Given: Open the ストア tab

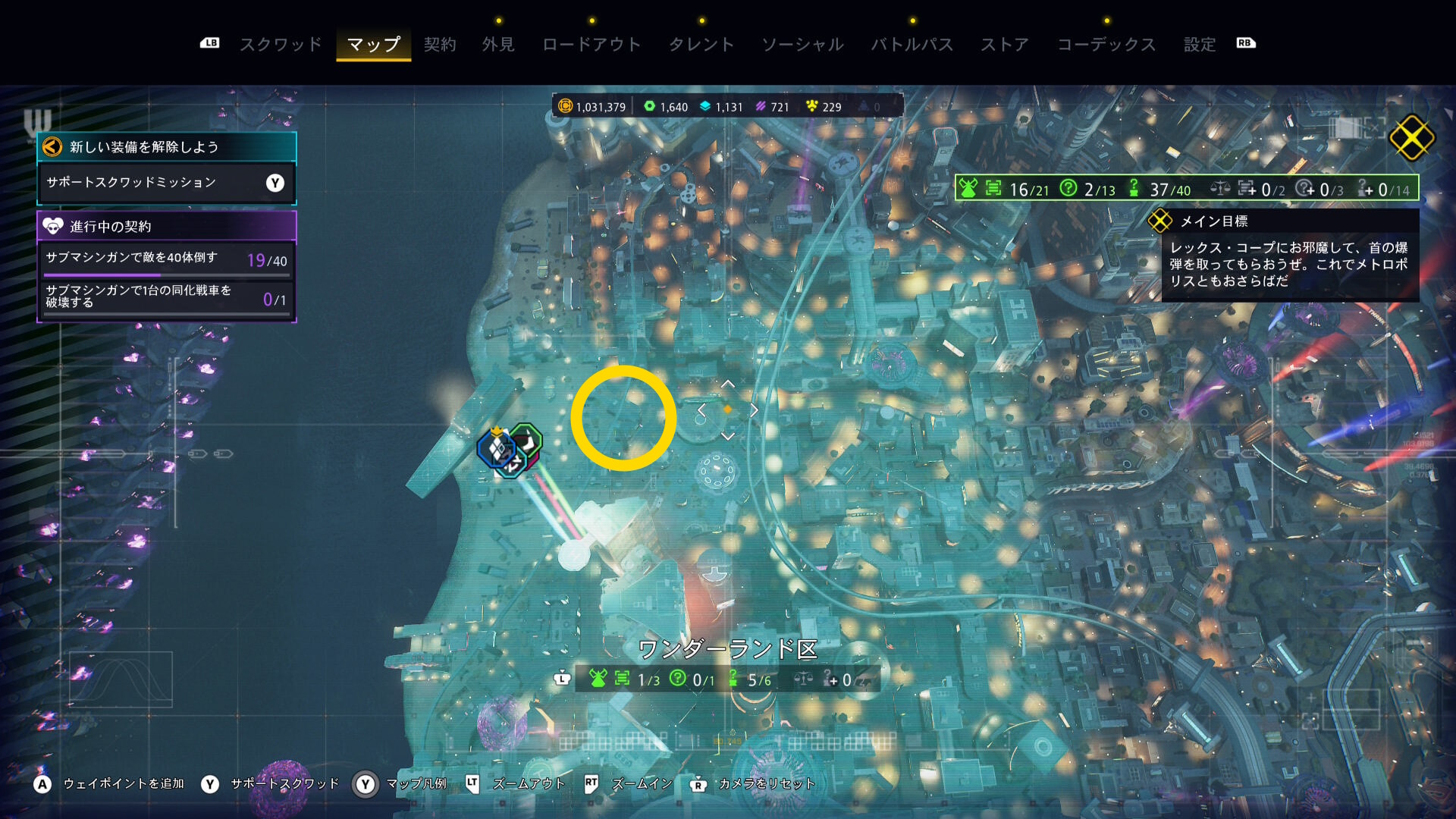Looking at the screenshot, I should point(1005,45).
